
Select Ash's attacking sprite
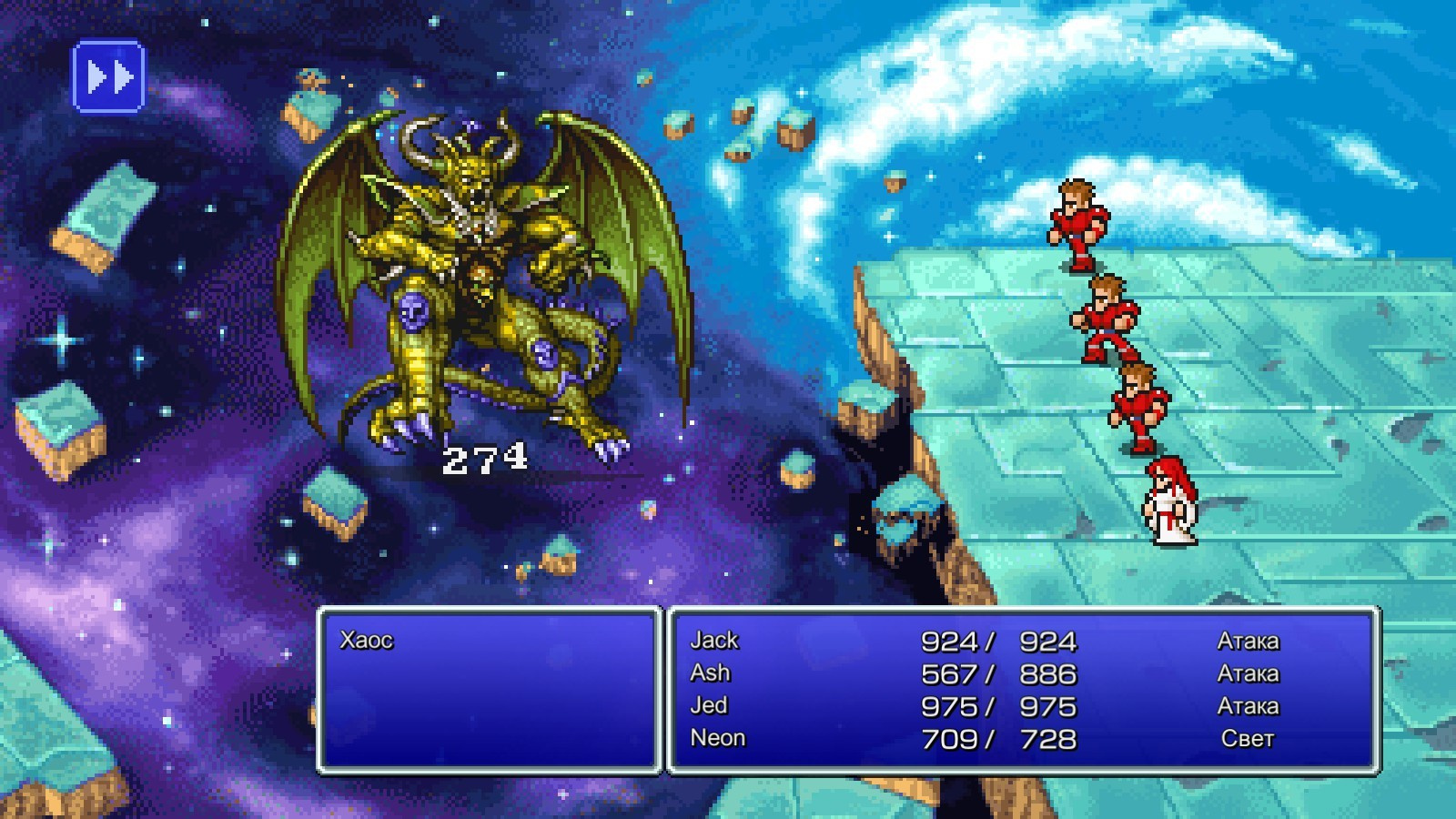(x=1106, y=323)
